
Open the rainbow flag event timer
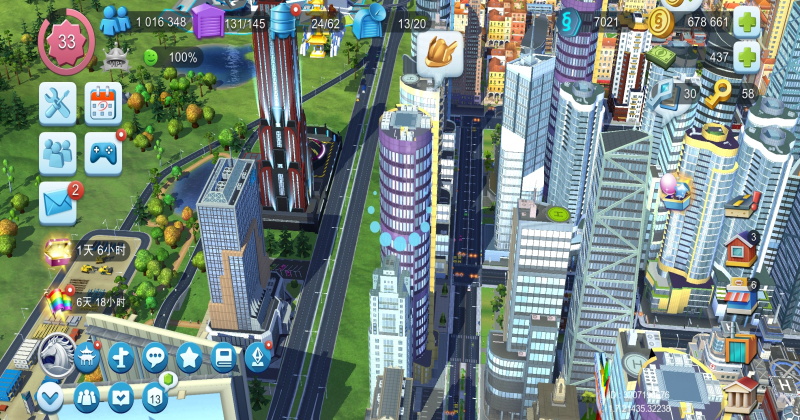57,302
